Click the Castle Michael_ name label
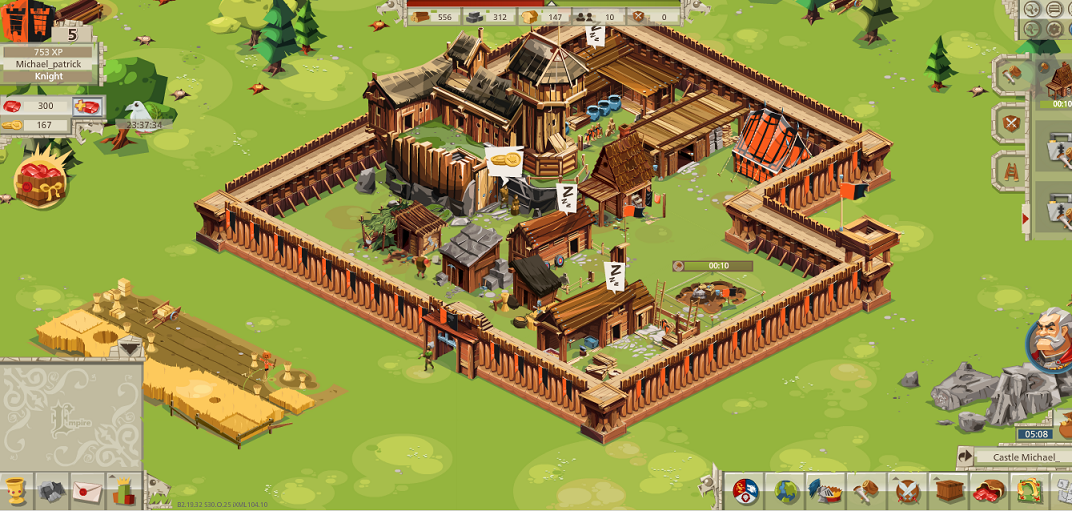This screenshot has height=511, width=1072. [1023, 457]
